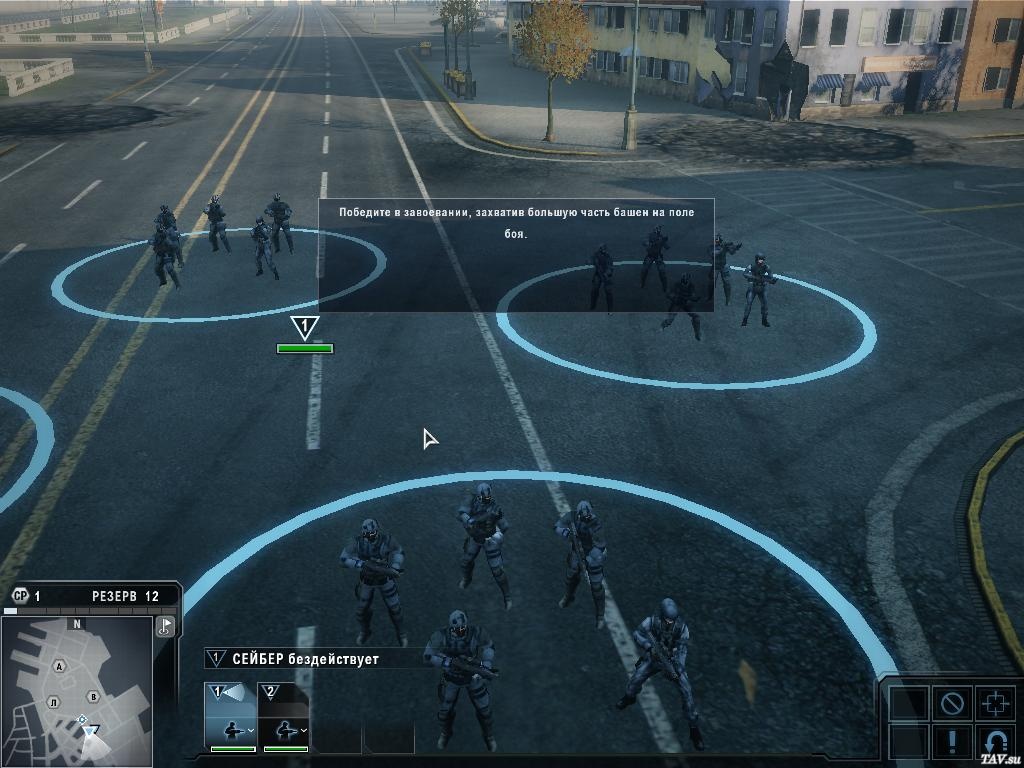
Task: Select squad 2 card in unit bar
Action: [x=285, y=714]
